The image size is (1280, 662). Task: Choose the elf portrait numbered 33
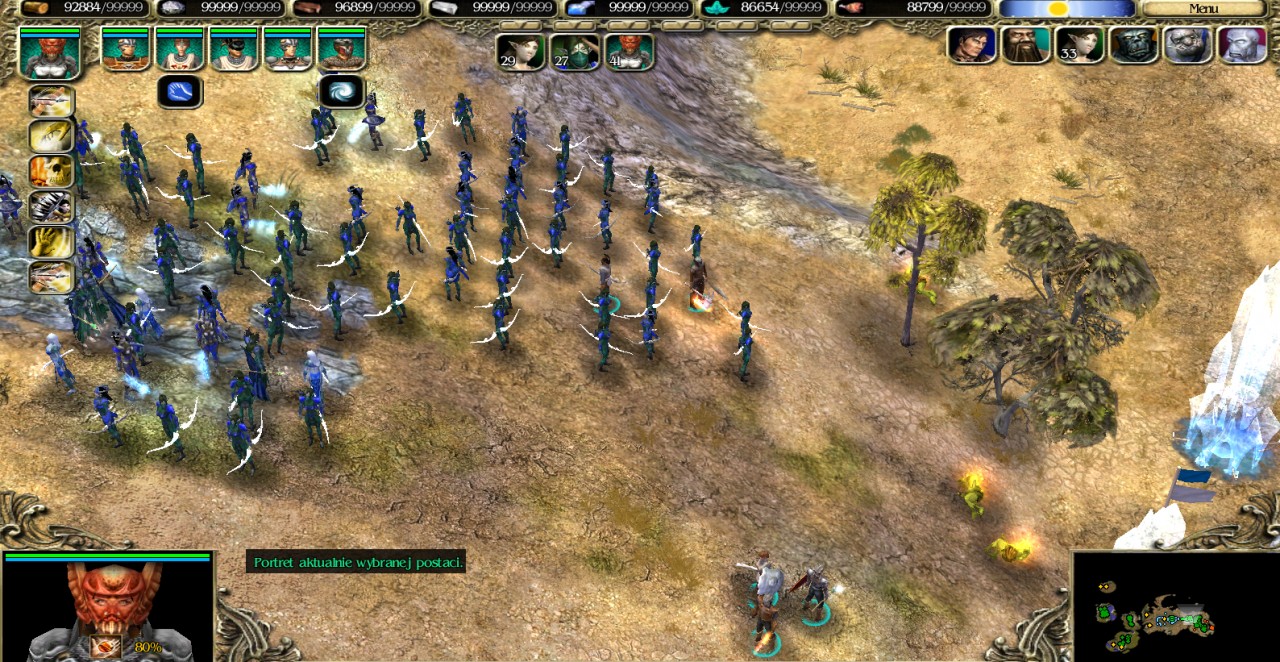click(1080, 45)
